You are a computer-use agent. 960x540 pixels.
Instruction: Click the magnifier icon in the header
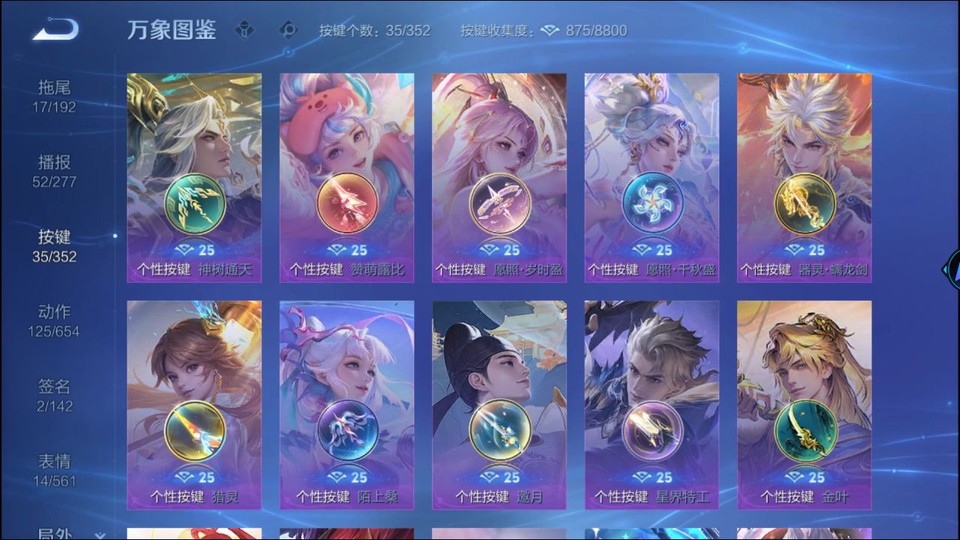(x=288, y=30)
